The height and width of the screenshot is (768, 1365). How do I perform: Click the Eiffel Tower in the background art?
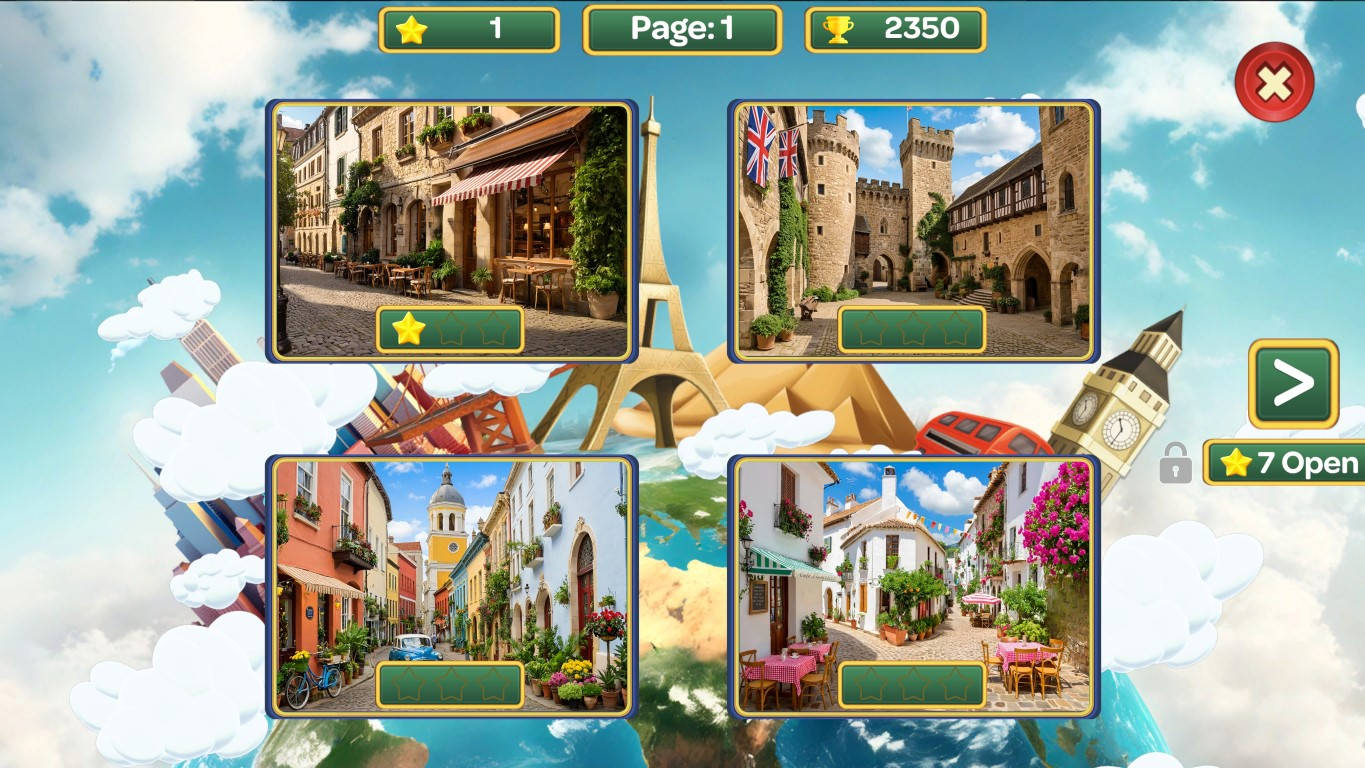[662, 280]
